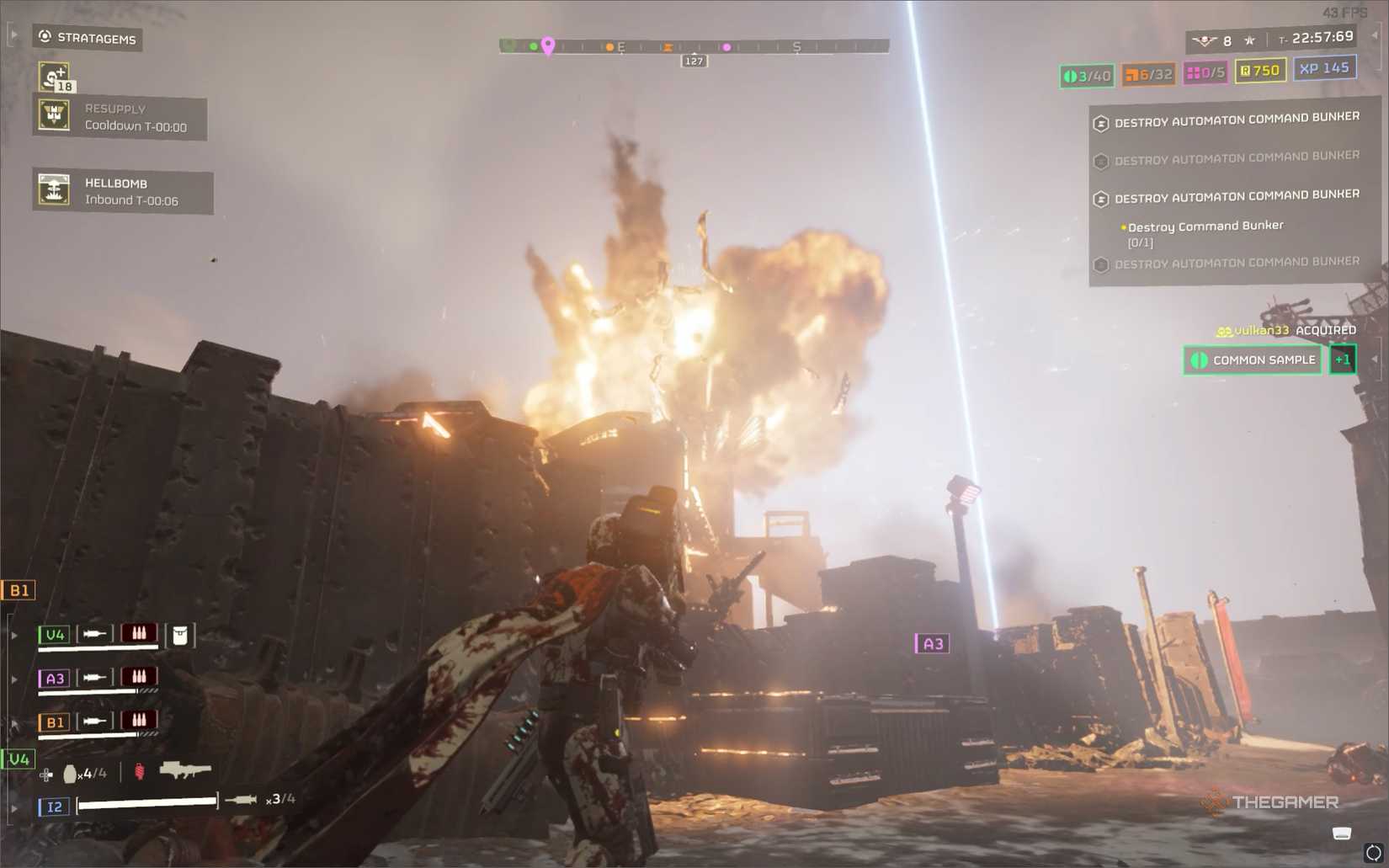Click the +1 badge on the sample notification
The height and width of the screenshot is (868, 1389).
1343,359
